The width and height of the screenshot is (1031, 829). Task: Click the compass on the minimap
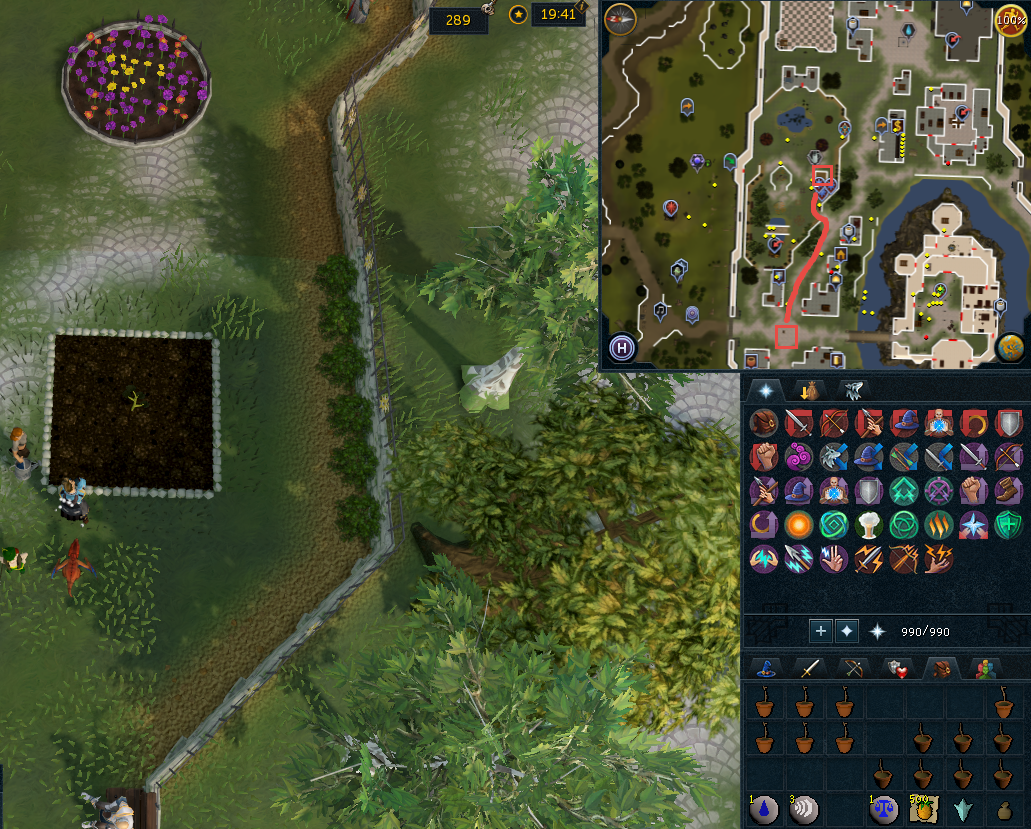619,18
